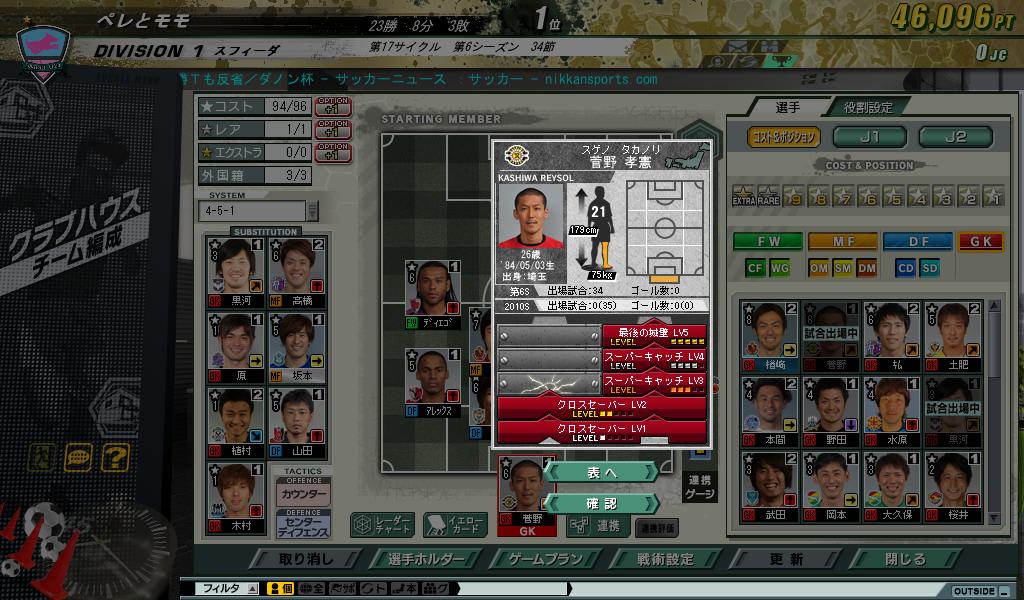The height and width of the screenshot is (600, 1024).
Task: Flip the card with 表へ
Action: tap(602, 472)
